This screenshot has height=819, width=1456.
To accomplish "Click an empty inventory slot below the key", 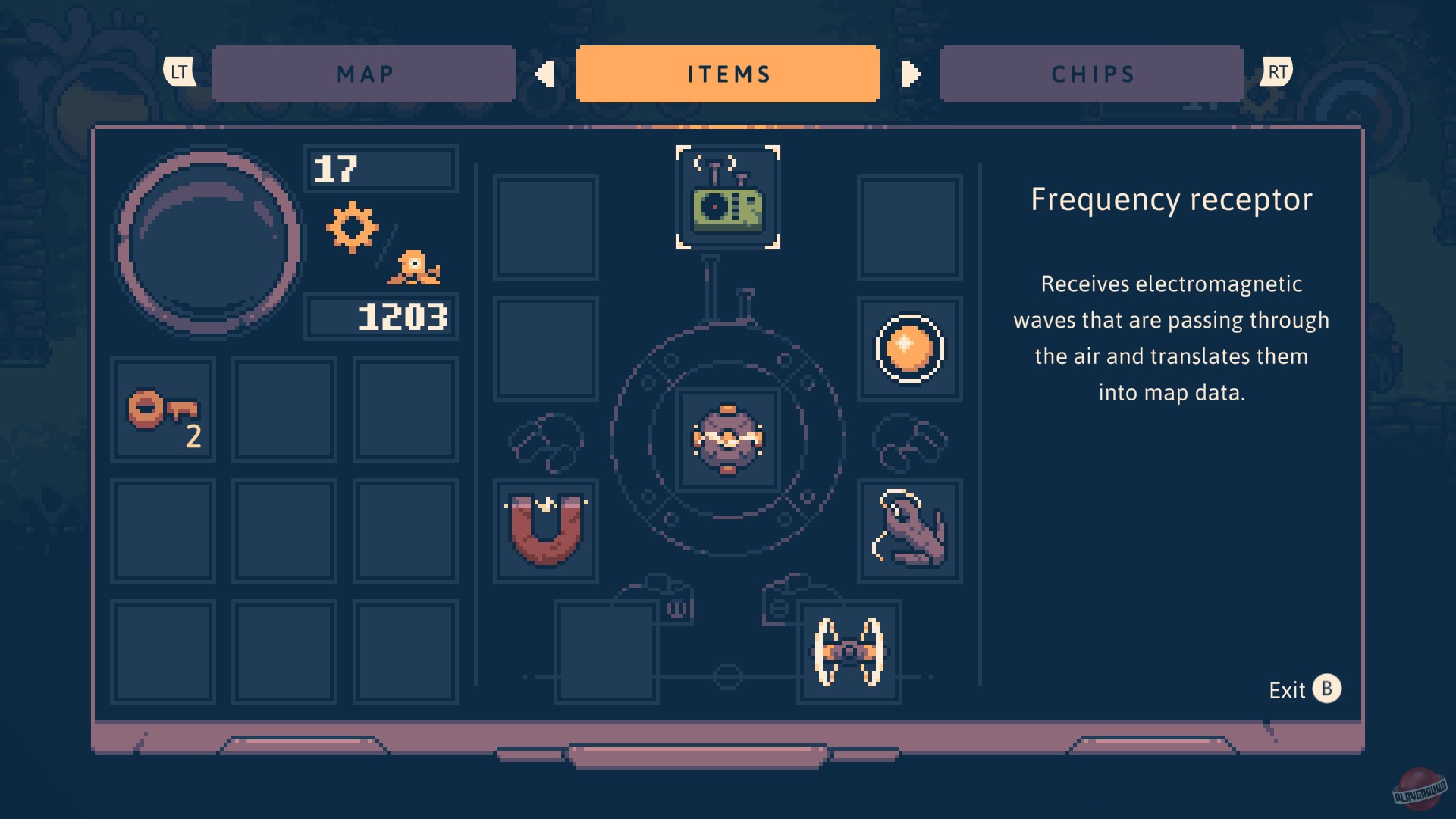I will click(x=162, y=531).
